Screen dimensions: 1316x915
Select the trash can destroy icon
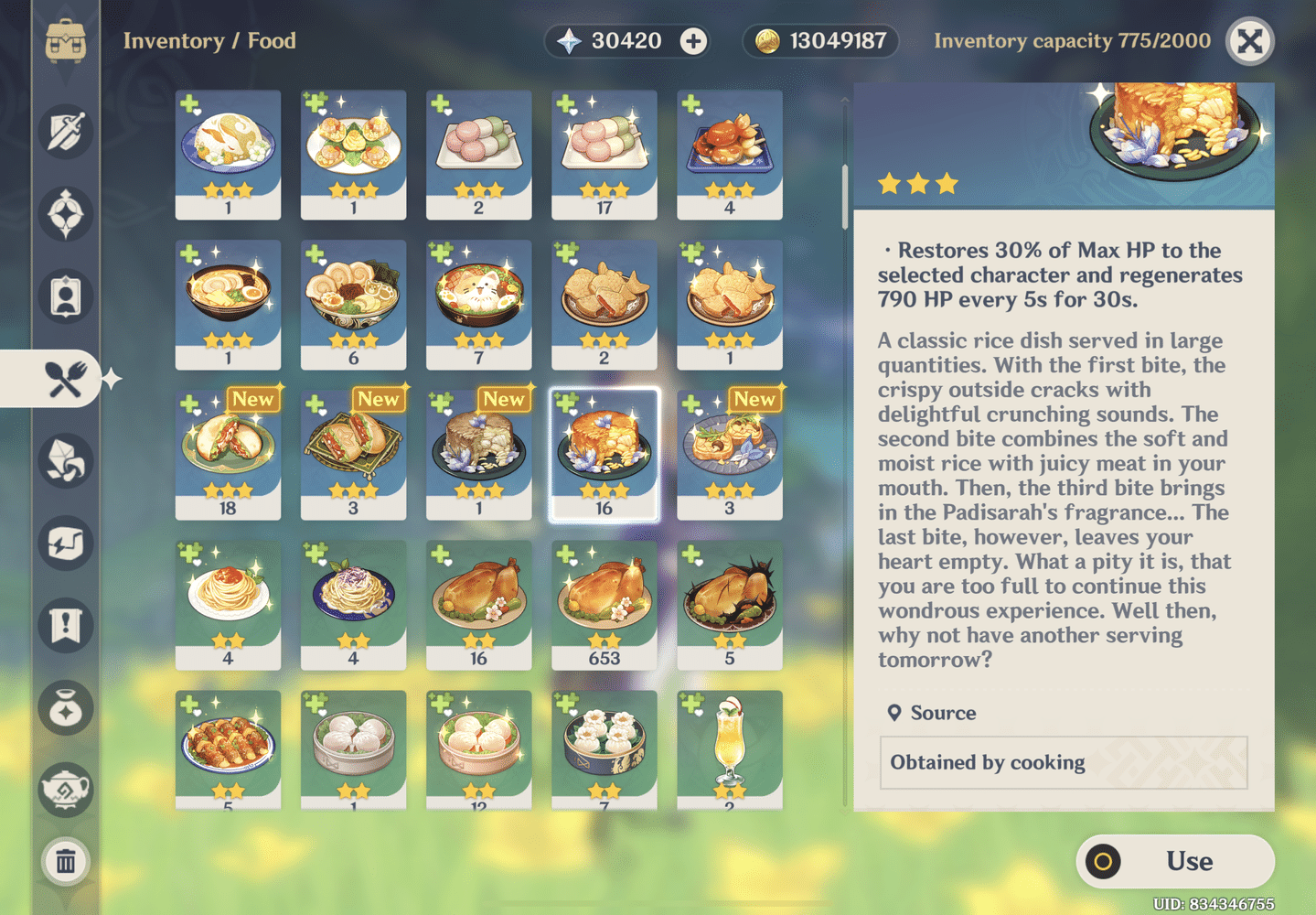click(65, 861)
